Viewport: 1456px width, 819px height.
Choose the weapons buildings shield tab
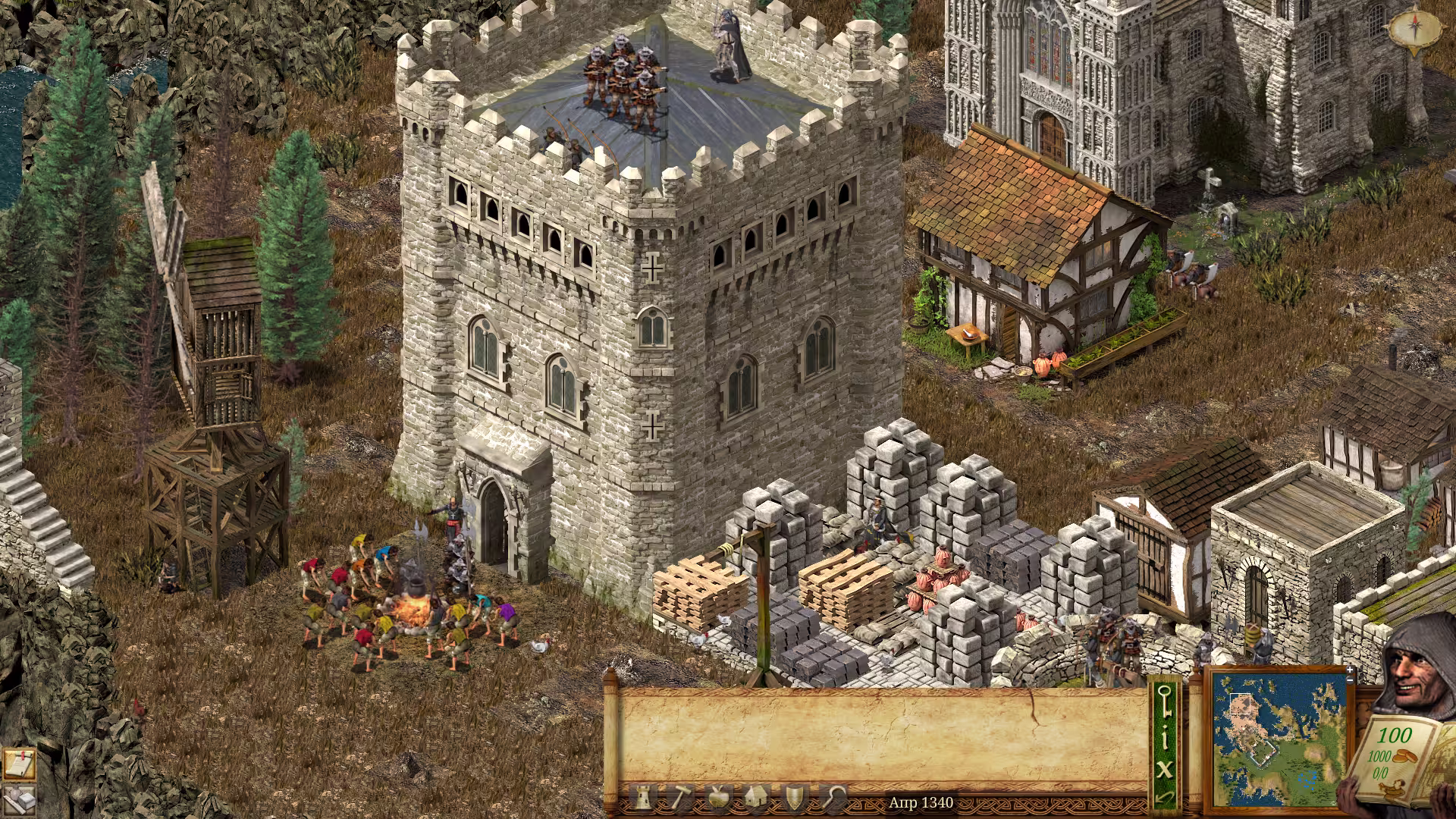point(794,798)
